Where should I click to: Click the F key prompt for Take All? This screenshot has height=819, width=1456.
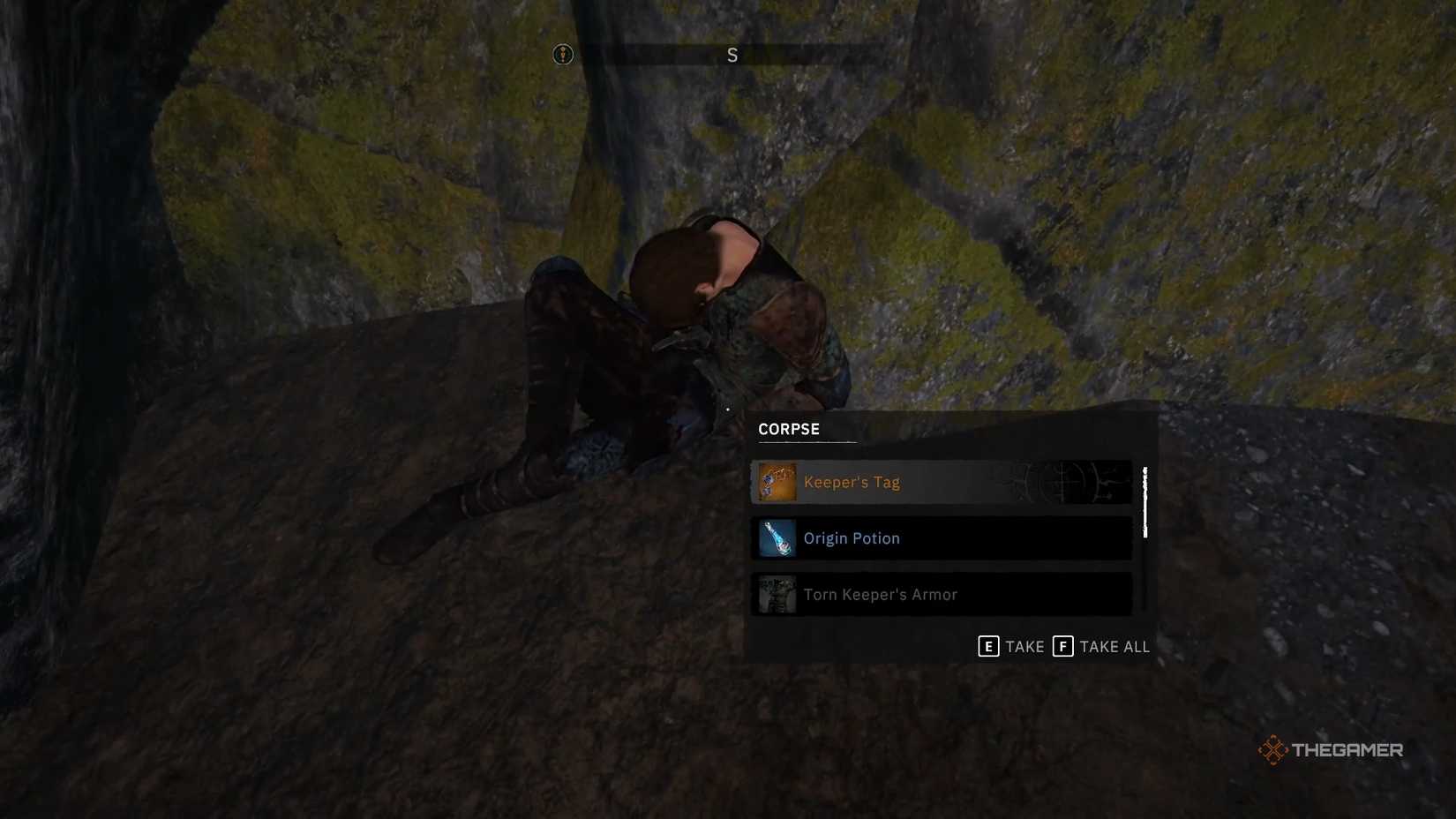[1063, 646]
